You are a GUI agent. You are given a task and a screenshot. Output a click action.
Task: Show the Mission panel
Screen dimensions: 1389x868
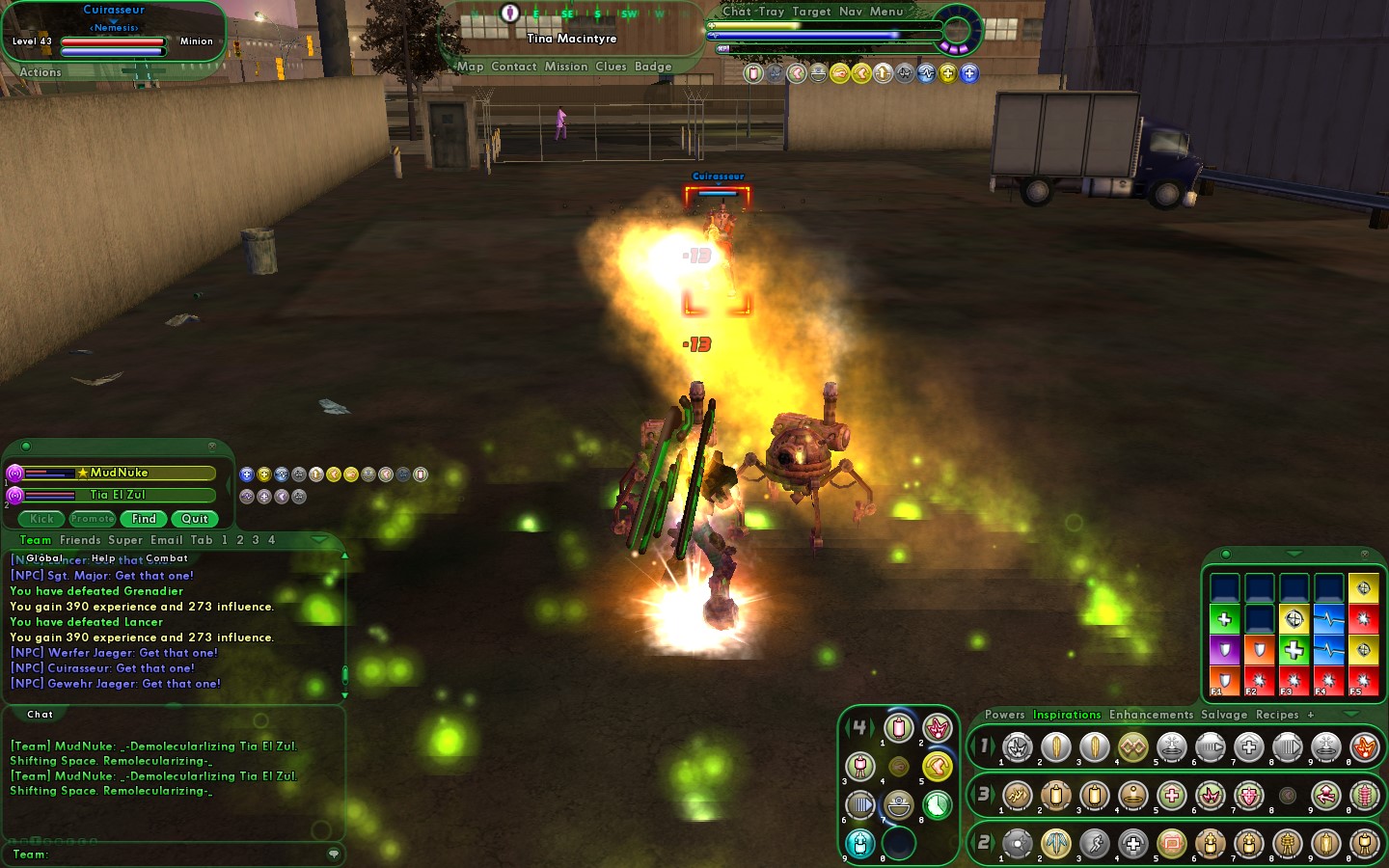coord(565,67)
